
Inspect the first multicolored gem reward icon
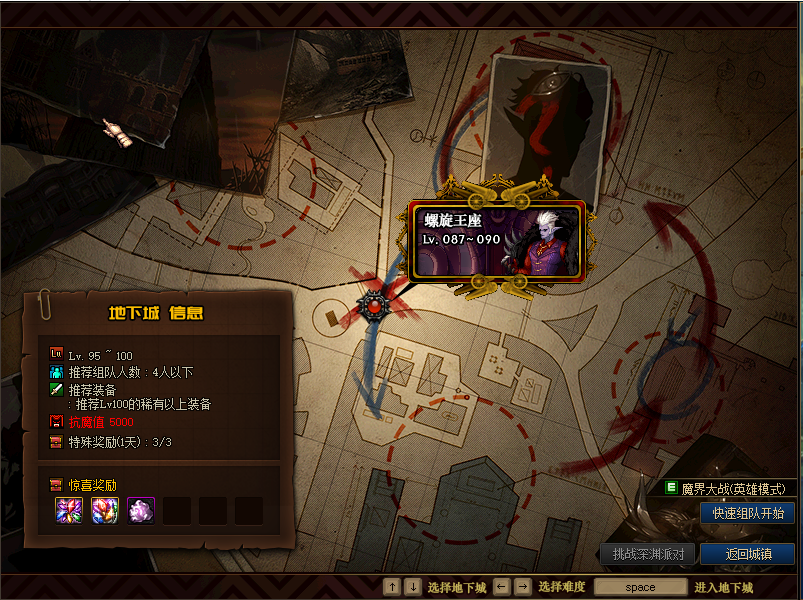tap(68, 510)
